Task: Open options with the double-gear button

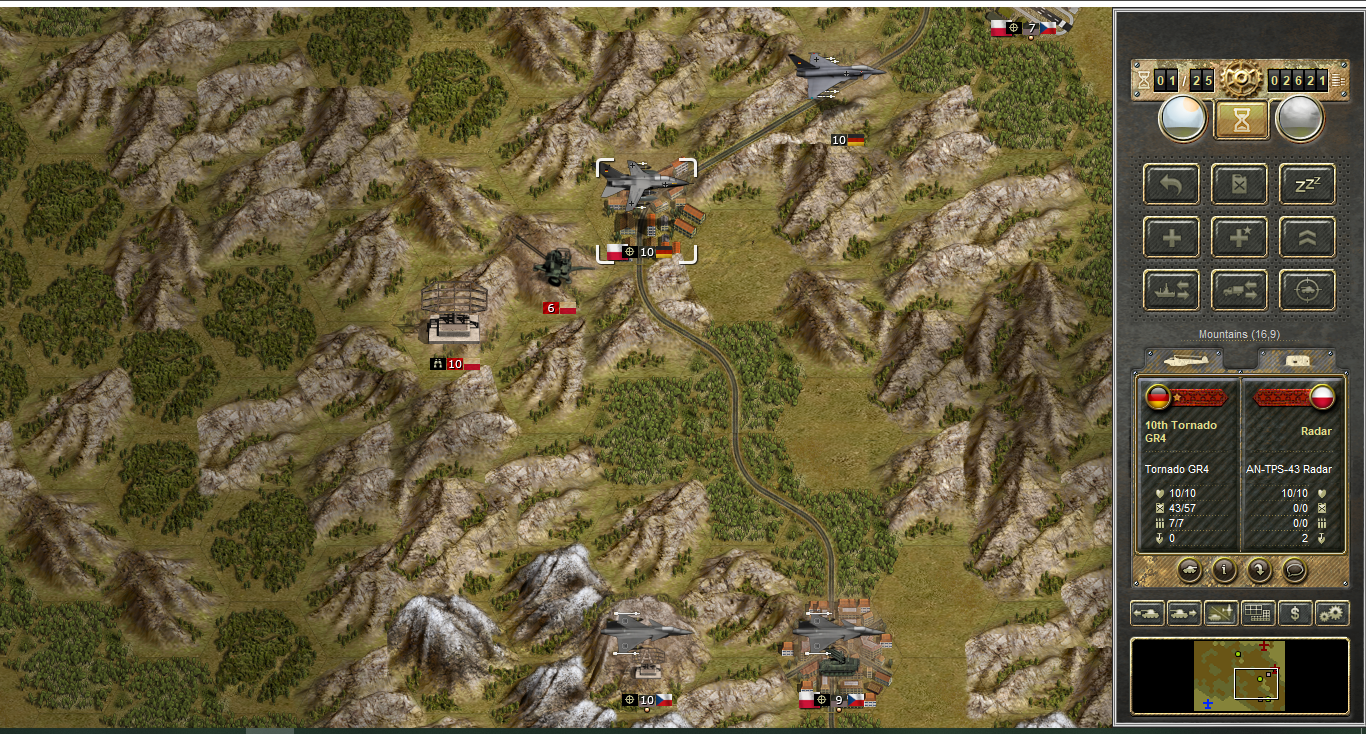Action: click(x=1331, y=613)
